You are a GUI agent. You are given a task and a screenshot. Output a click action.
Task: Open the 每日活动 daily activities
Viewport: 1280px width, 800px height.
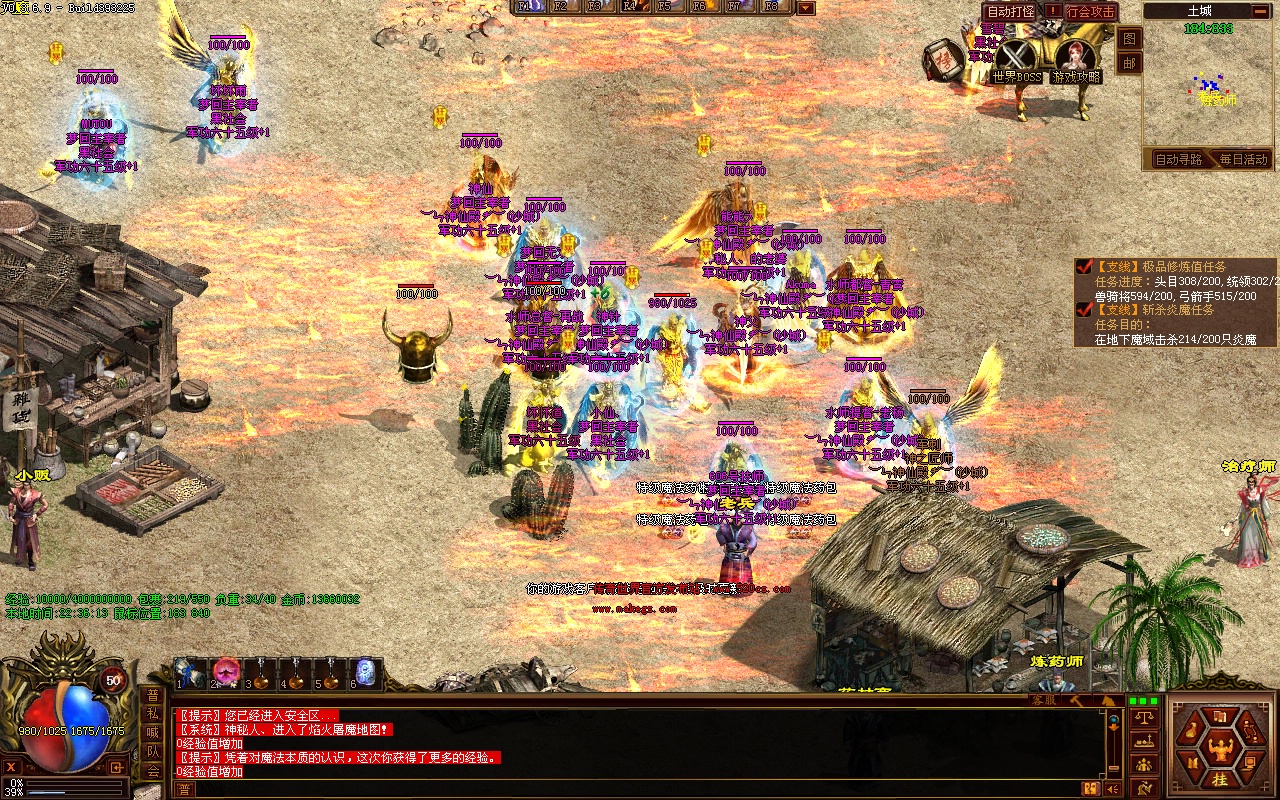pos(1241,159)
